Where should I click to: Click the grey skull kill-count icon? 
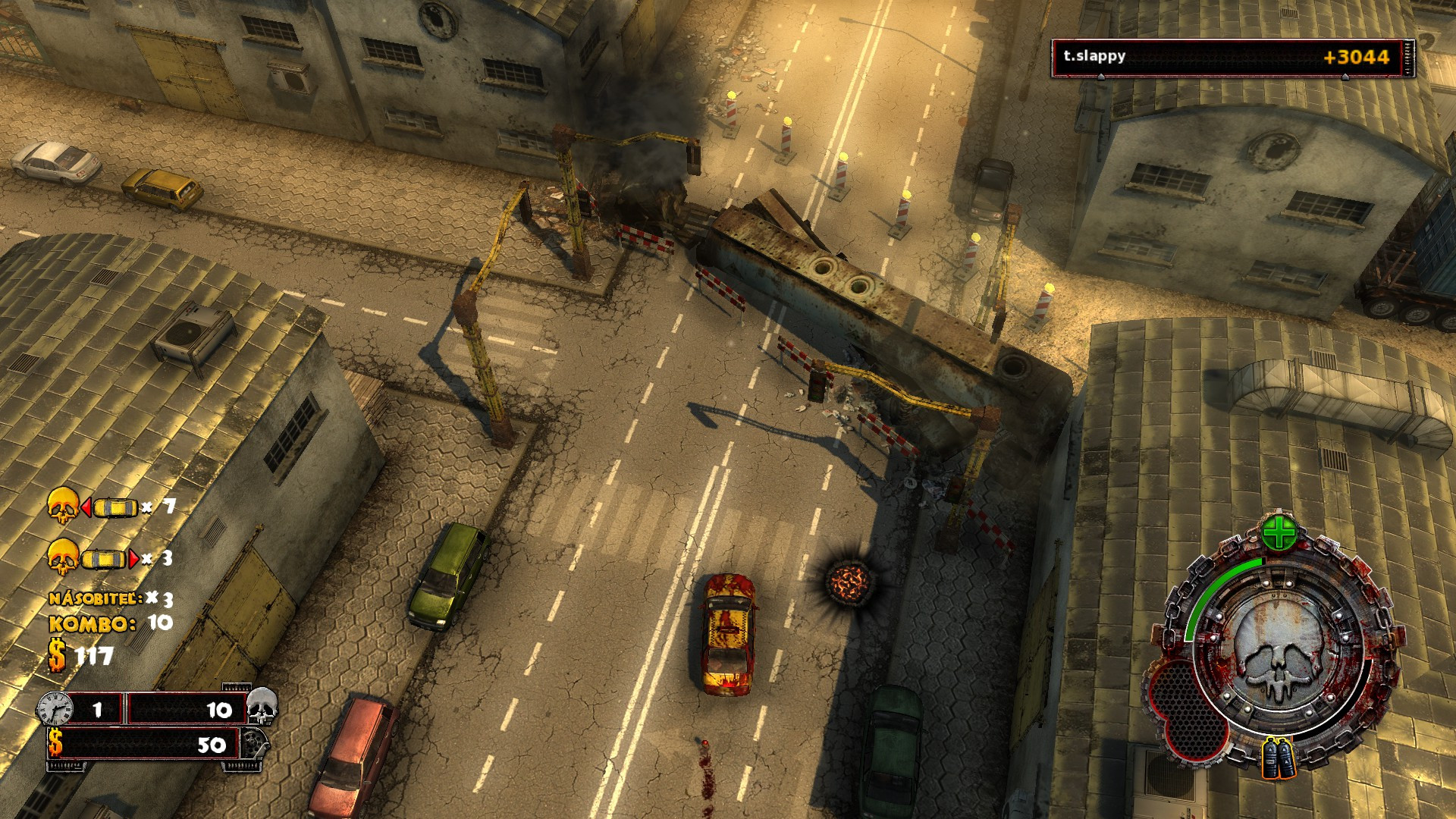262,707
